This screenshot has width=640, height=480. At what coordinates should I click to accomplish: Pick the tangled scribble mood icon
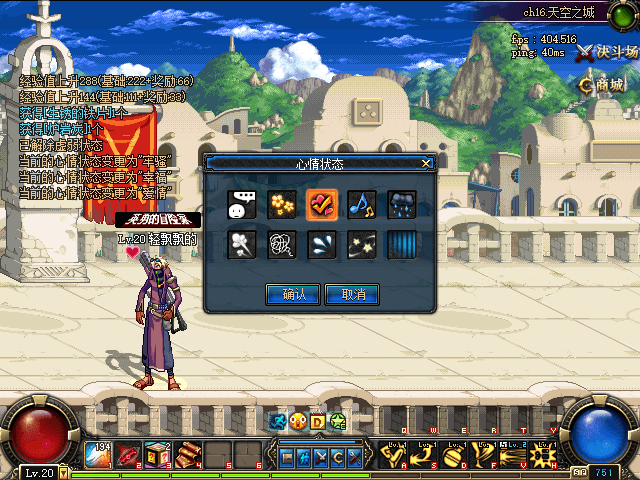tap(281, 245)
